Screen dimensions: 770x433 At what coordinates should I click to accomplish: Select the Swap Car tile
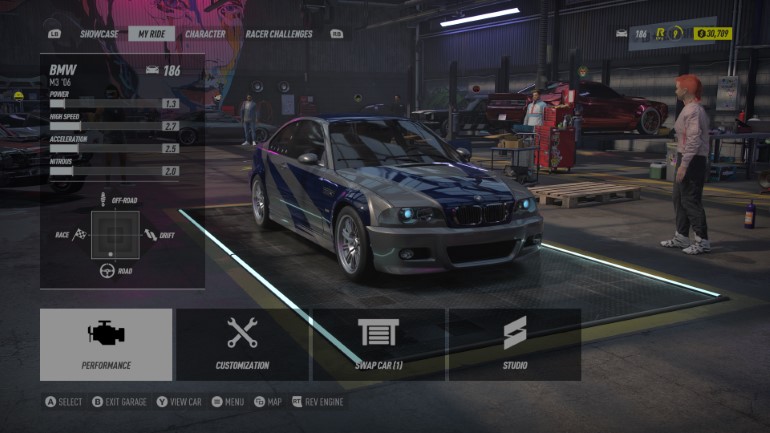point(378,344)
